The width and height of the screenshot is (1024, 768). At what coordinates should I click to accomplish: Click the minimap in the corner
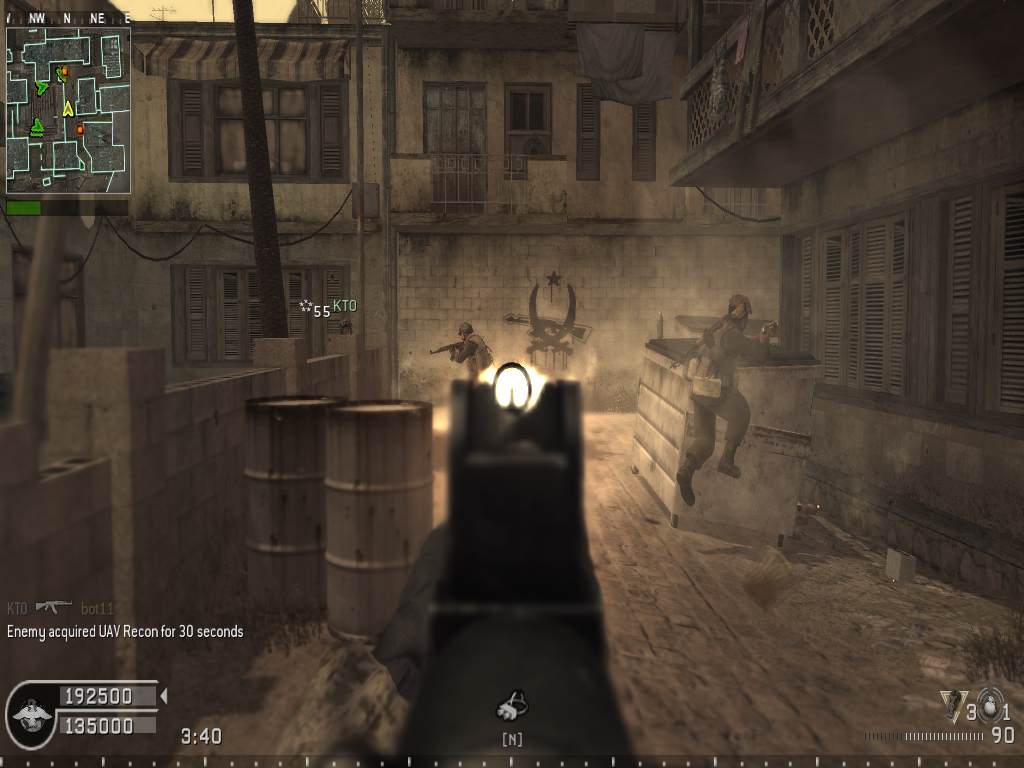[x=68, y=110]
